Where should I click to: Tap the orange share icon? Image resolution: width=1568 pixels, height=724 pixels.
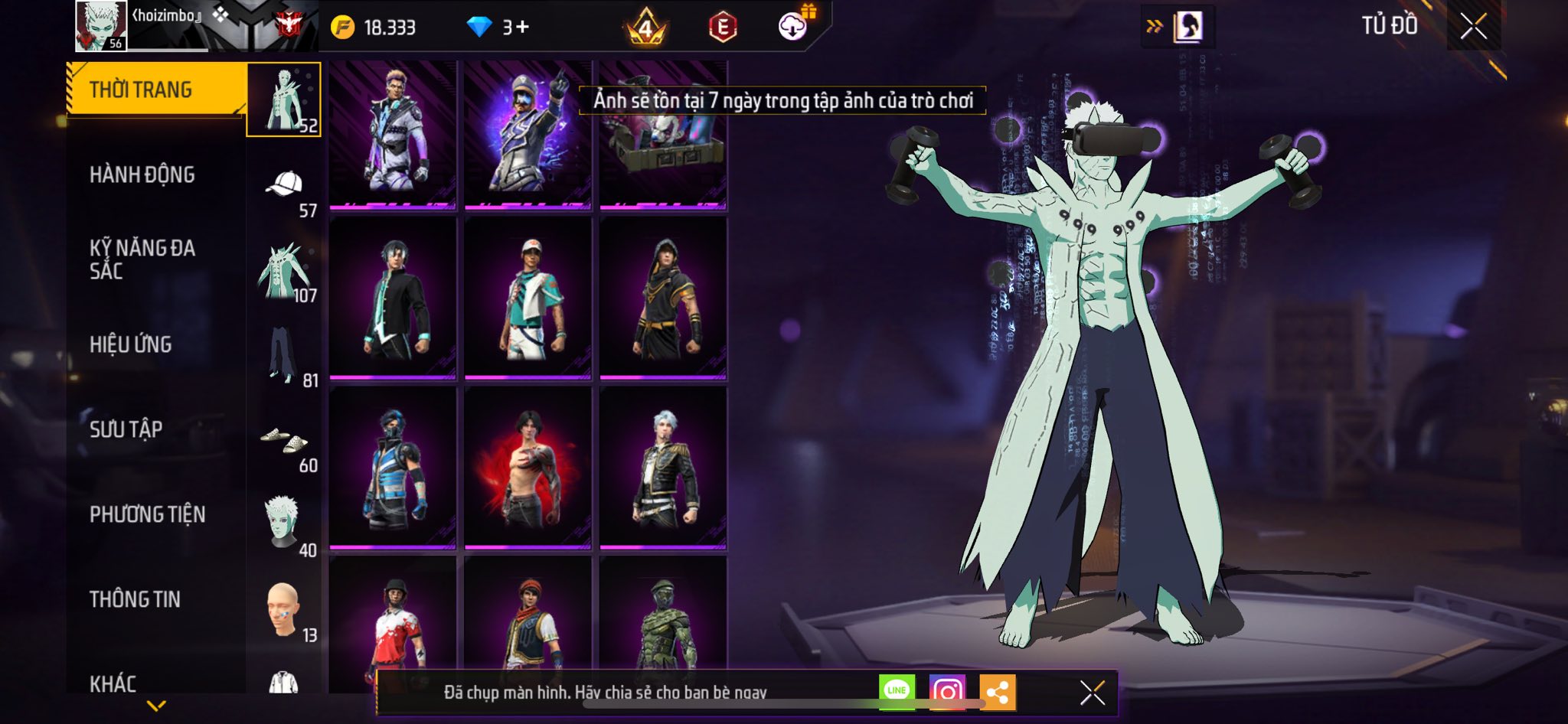coord(997,693)
